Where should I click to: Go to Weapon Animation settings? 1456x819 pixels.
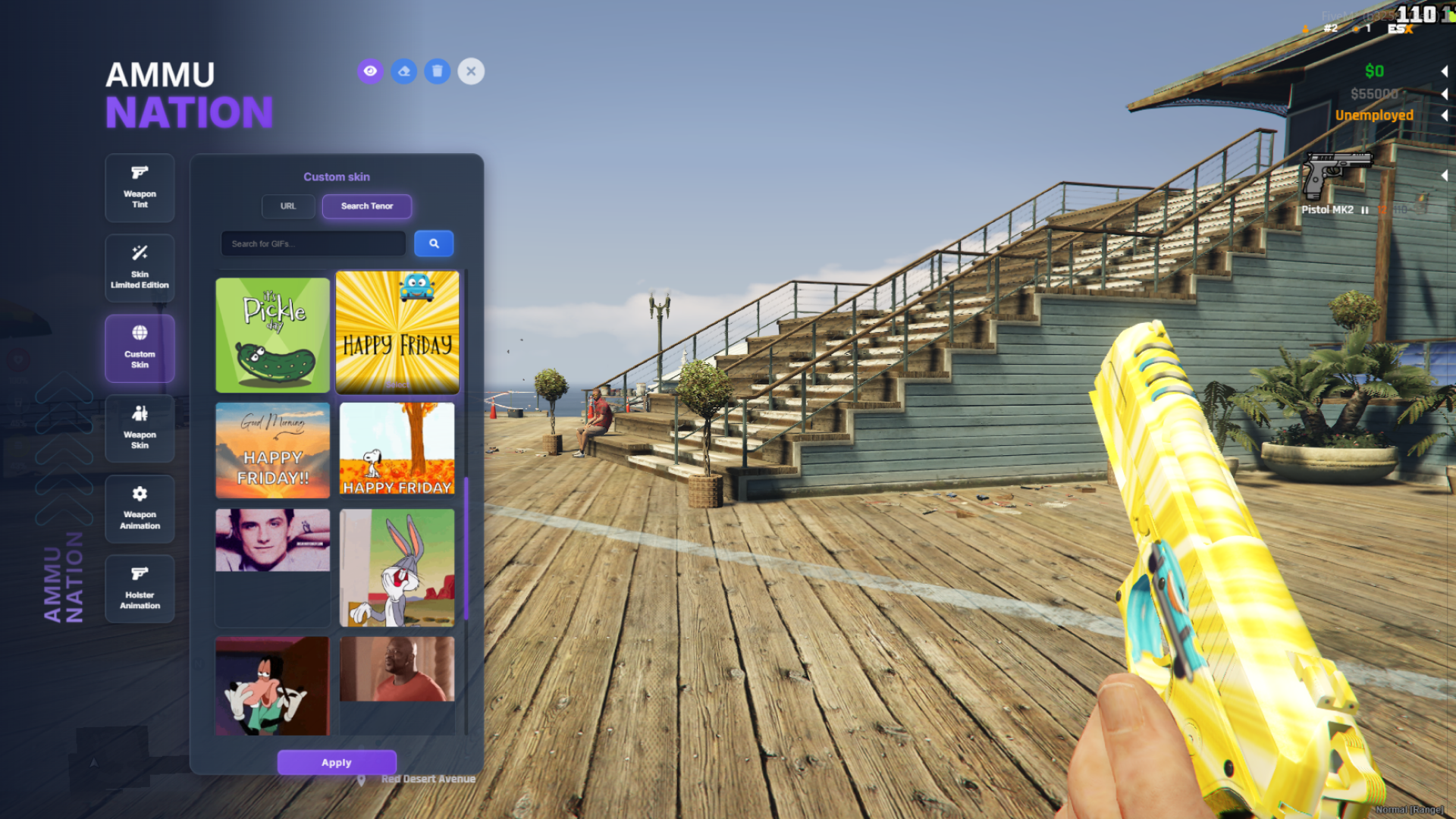tap(140, 509)
